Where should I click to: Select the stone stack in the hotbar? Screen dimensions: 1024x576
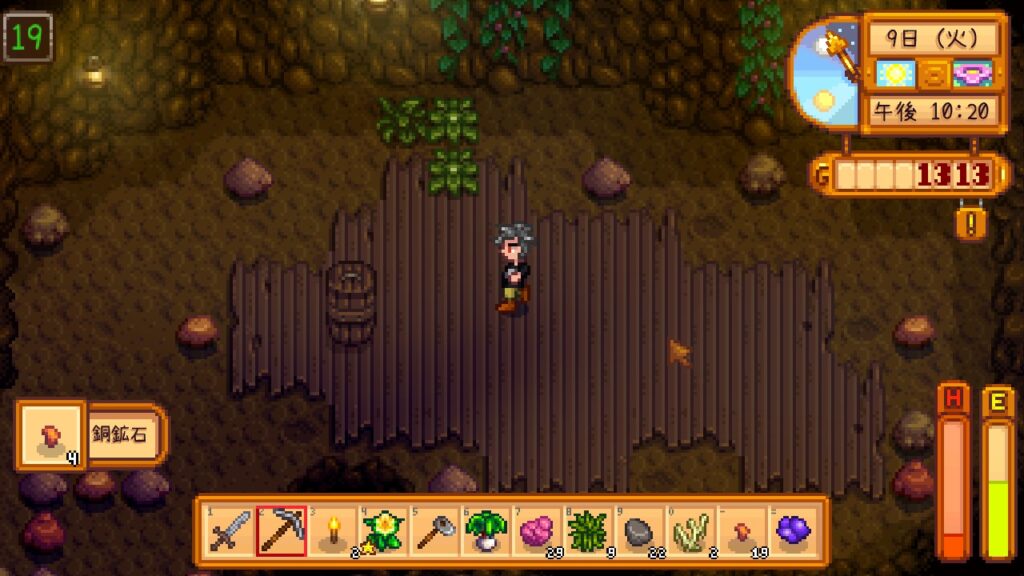[640, 530]
